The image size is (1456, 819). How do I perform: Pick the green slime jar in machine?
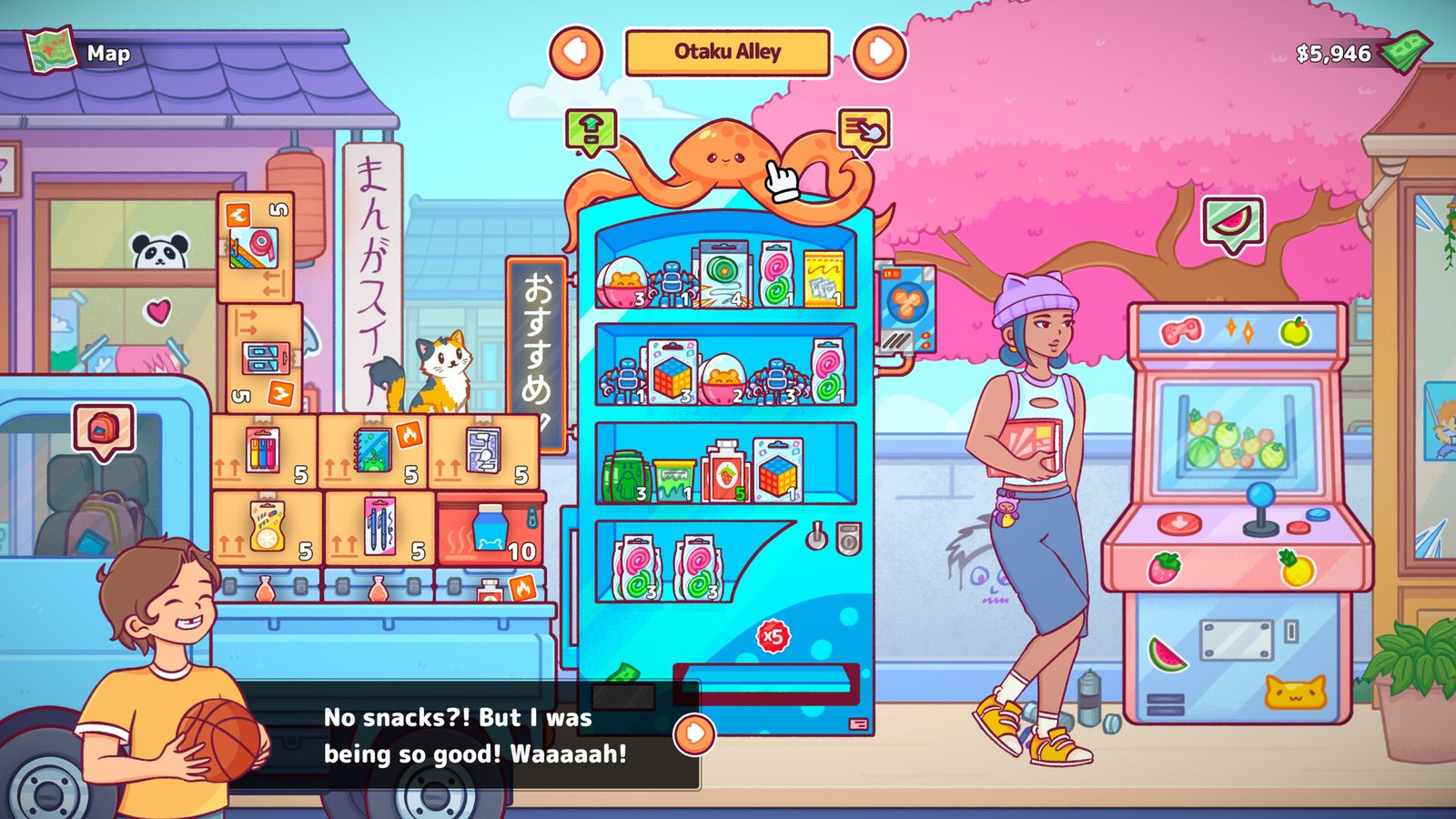click(673, 479)
